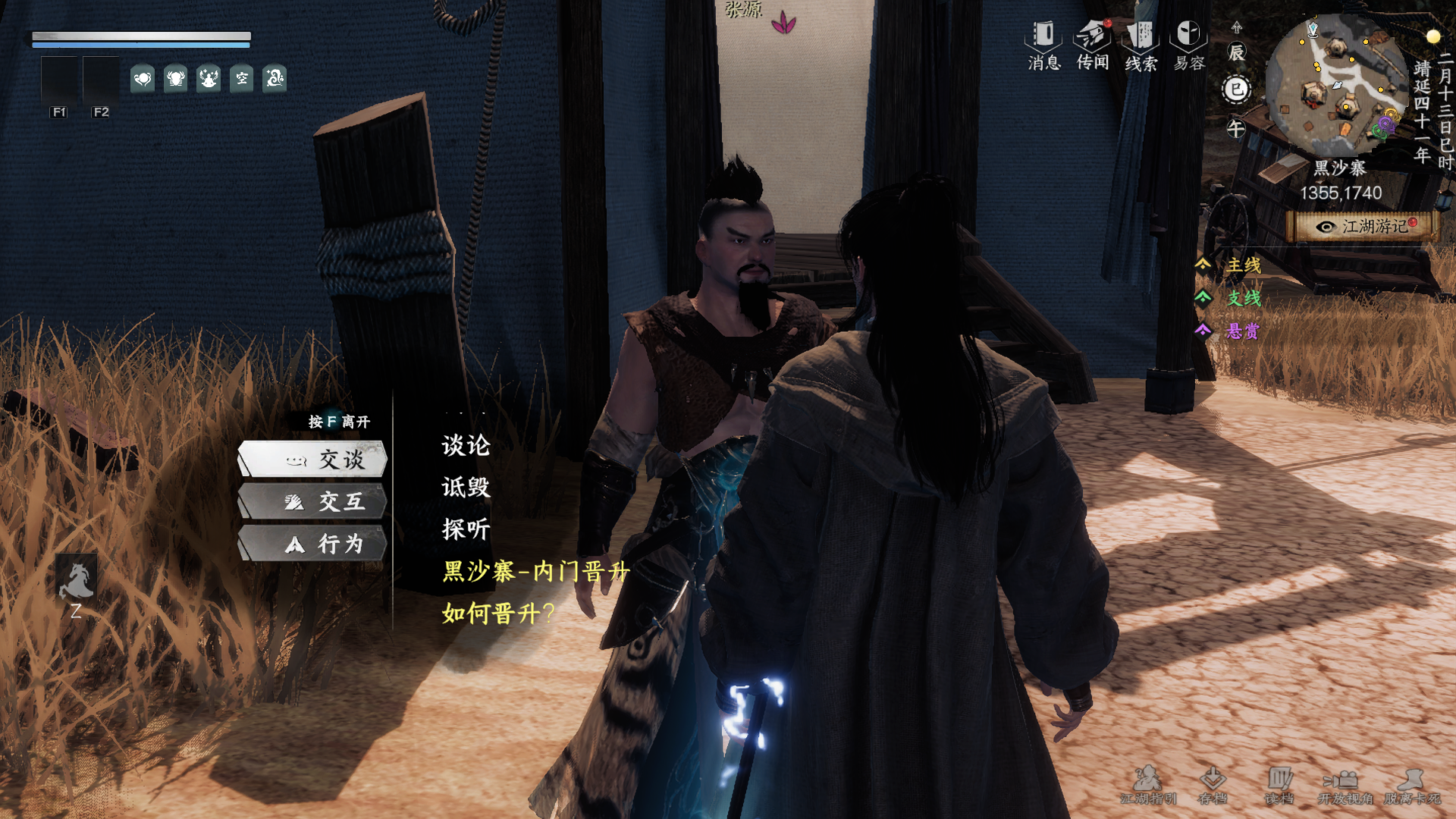
Task: Open the 交互 (Interact) menu
Action: coord(314,502)
